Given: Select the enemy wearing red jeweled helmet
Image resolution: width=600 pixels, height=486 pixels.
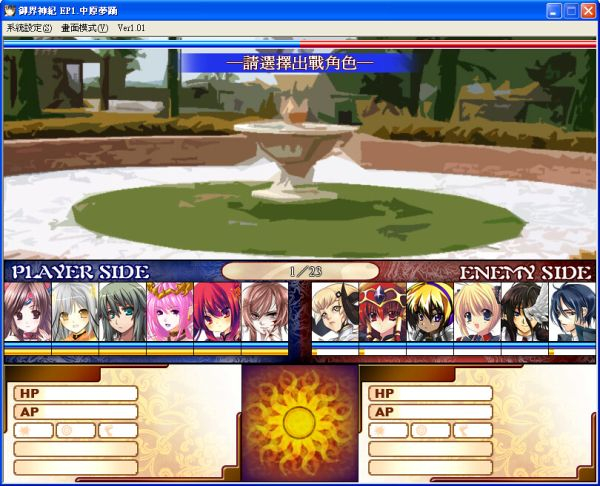Looking at the screenshot, I should point(382,312).
